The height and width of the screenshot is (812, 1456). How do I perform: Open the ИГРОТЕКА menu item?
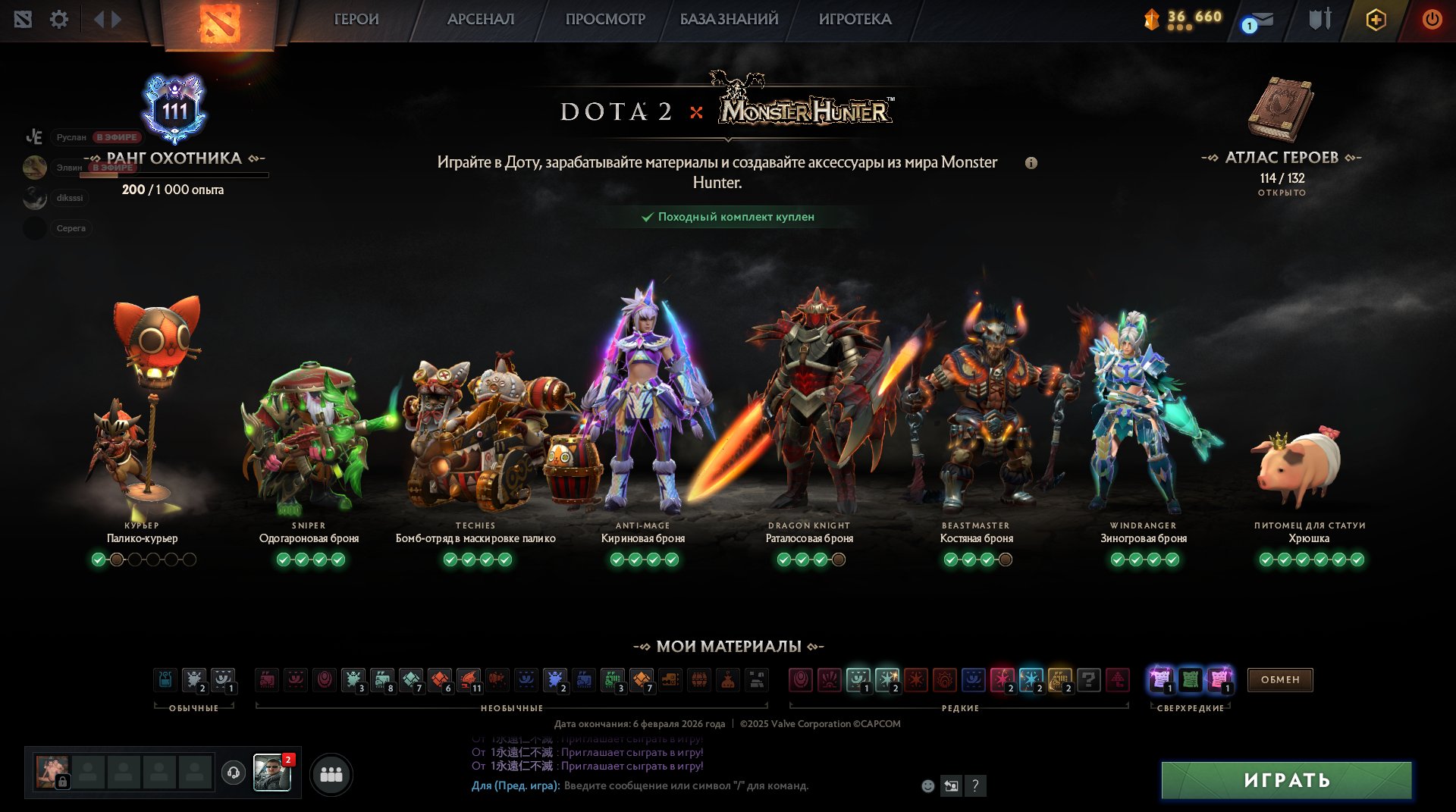(x=853, y=20)
